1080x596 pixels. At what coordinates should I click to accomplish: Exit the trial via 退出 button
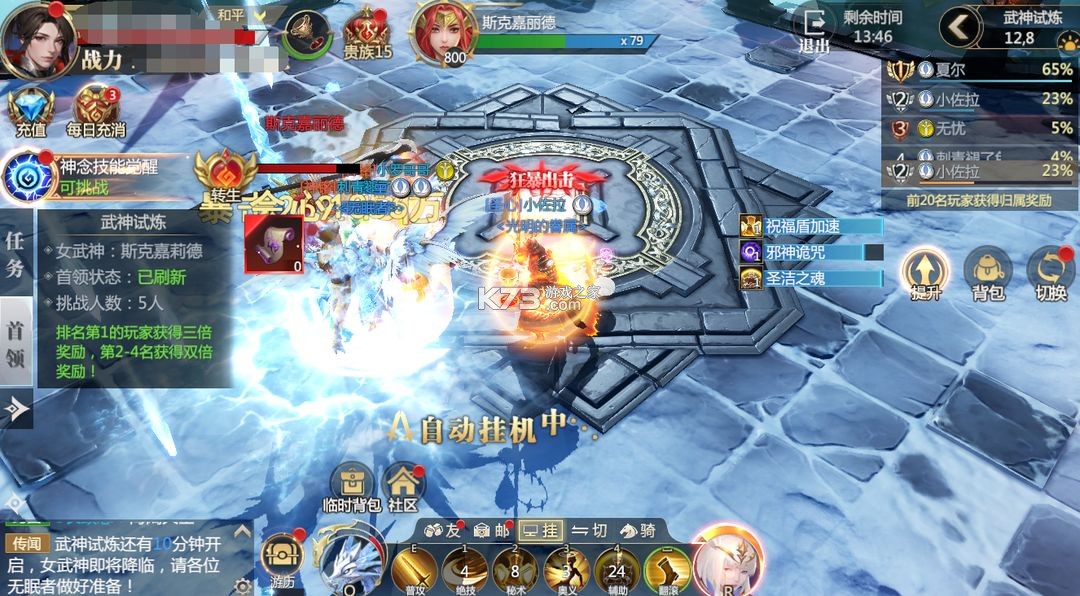814,29
